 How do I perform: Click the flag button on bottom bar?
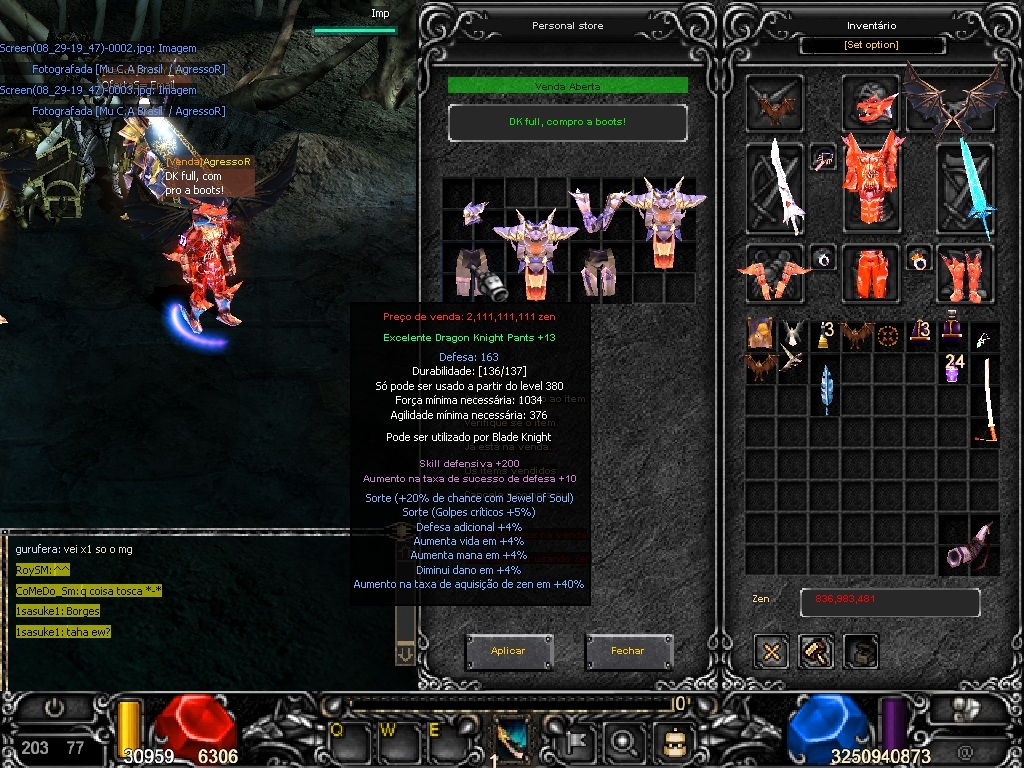581,742
